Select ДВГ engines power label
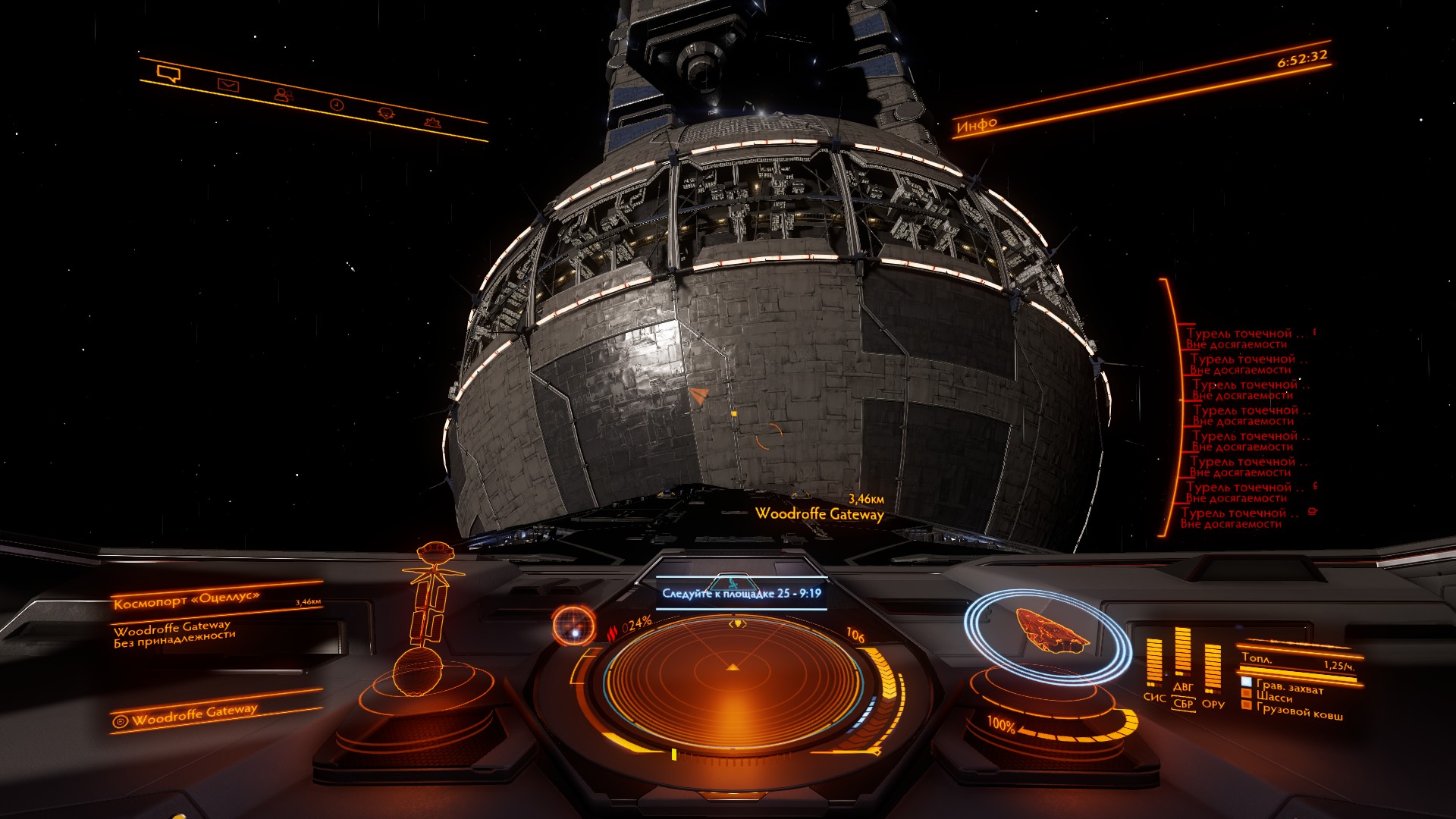This screenshot has width=1456, height=819. (1183, 687)
